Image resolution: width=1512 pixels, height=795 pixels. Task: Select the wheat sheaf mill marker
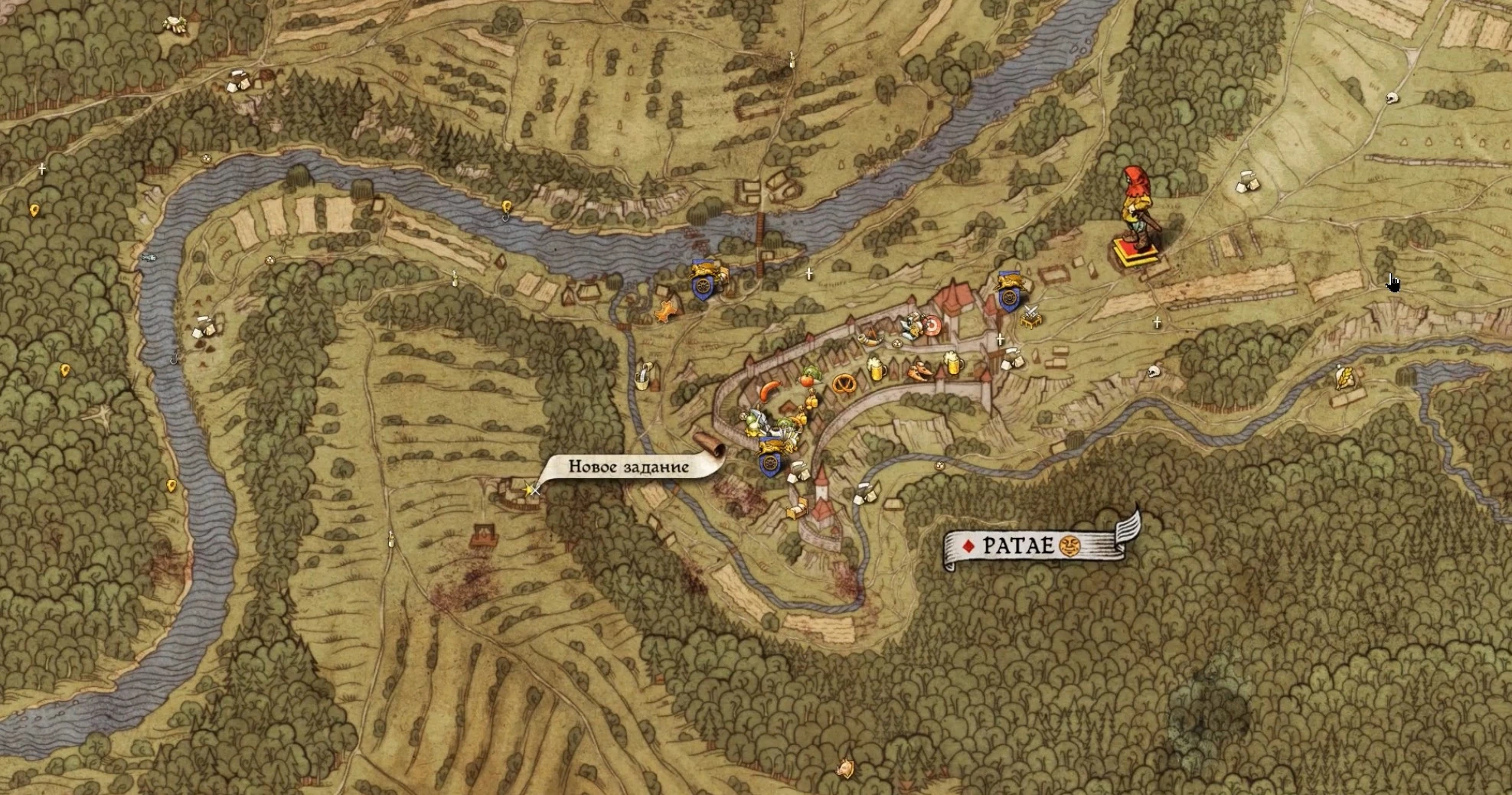(1344, 377)
